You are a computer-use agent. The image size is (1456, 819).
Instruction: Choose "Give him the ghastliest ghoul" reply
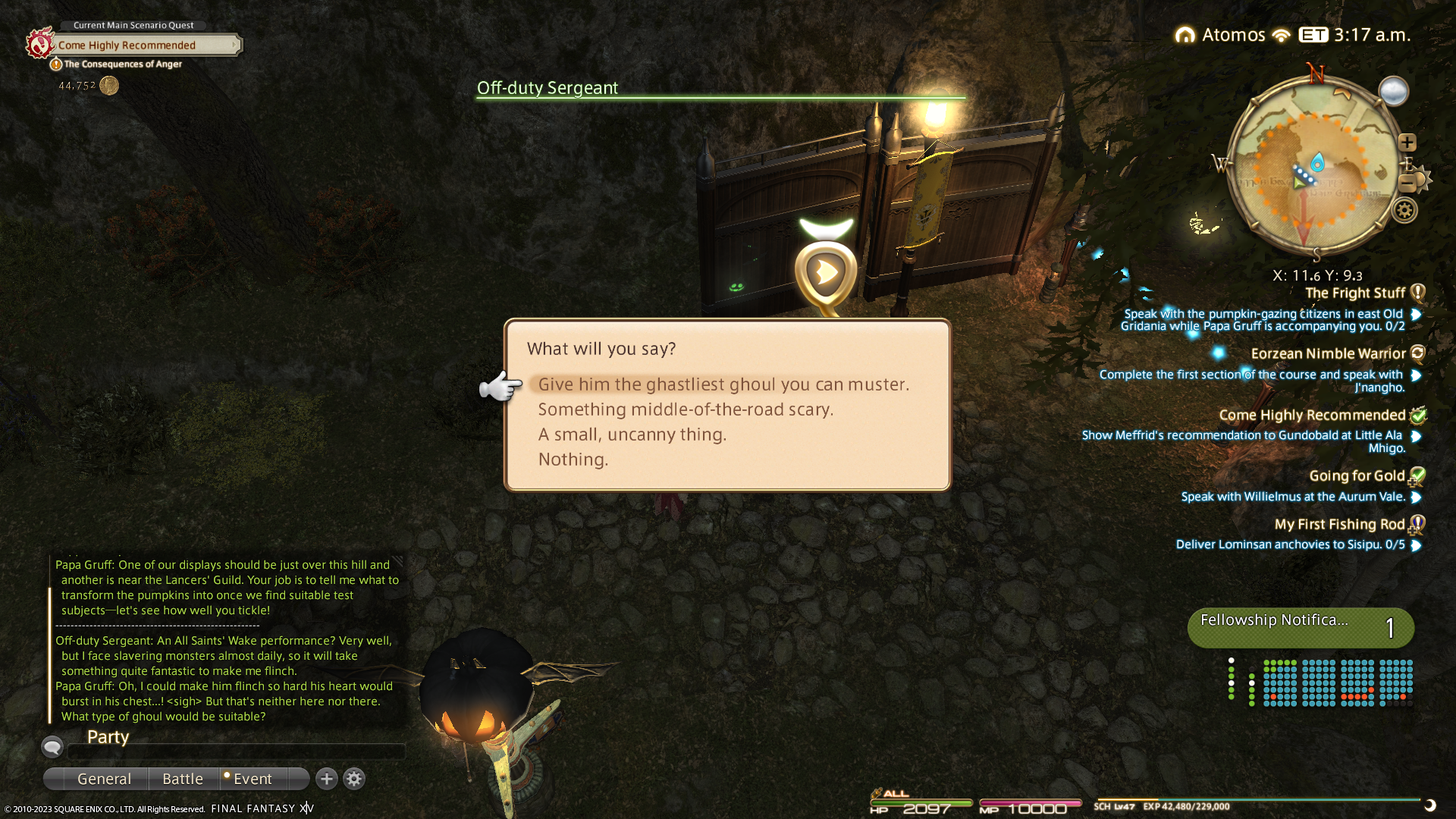coord(723,384)
